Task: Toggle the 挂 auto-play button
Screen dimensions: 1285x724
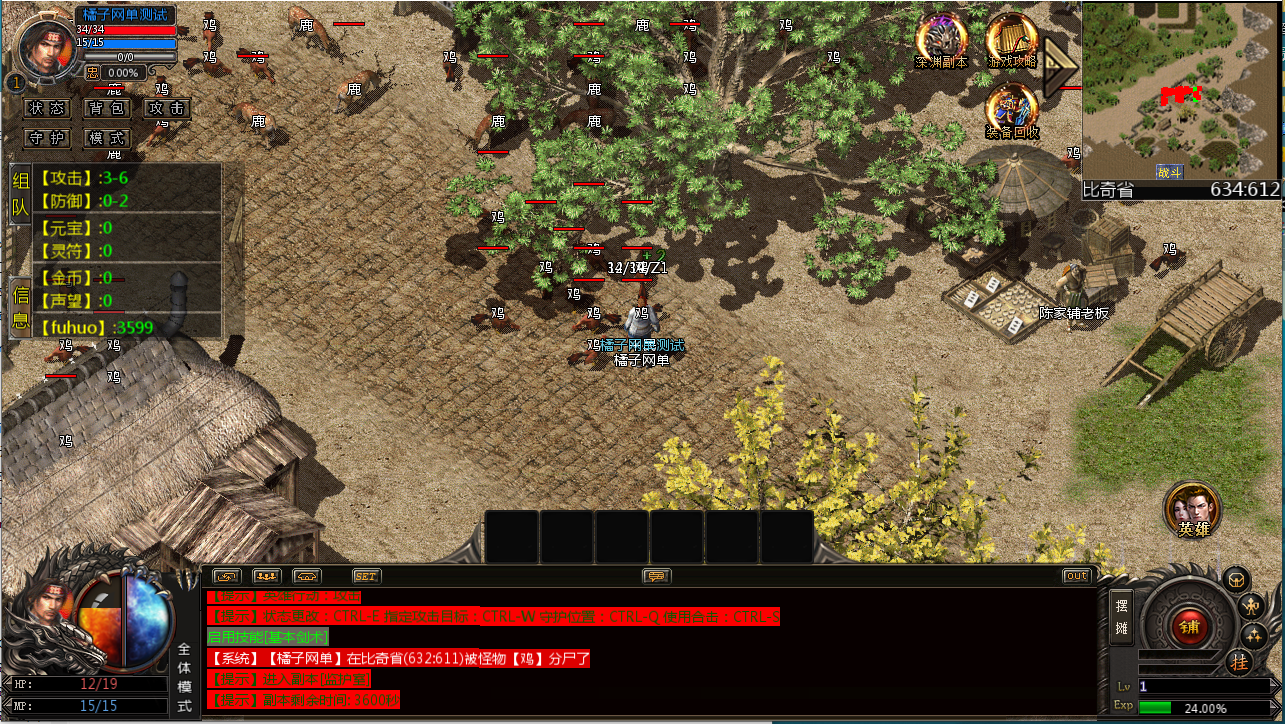Action: coord(1240,662)
